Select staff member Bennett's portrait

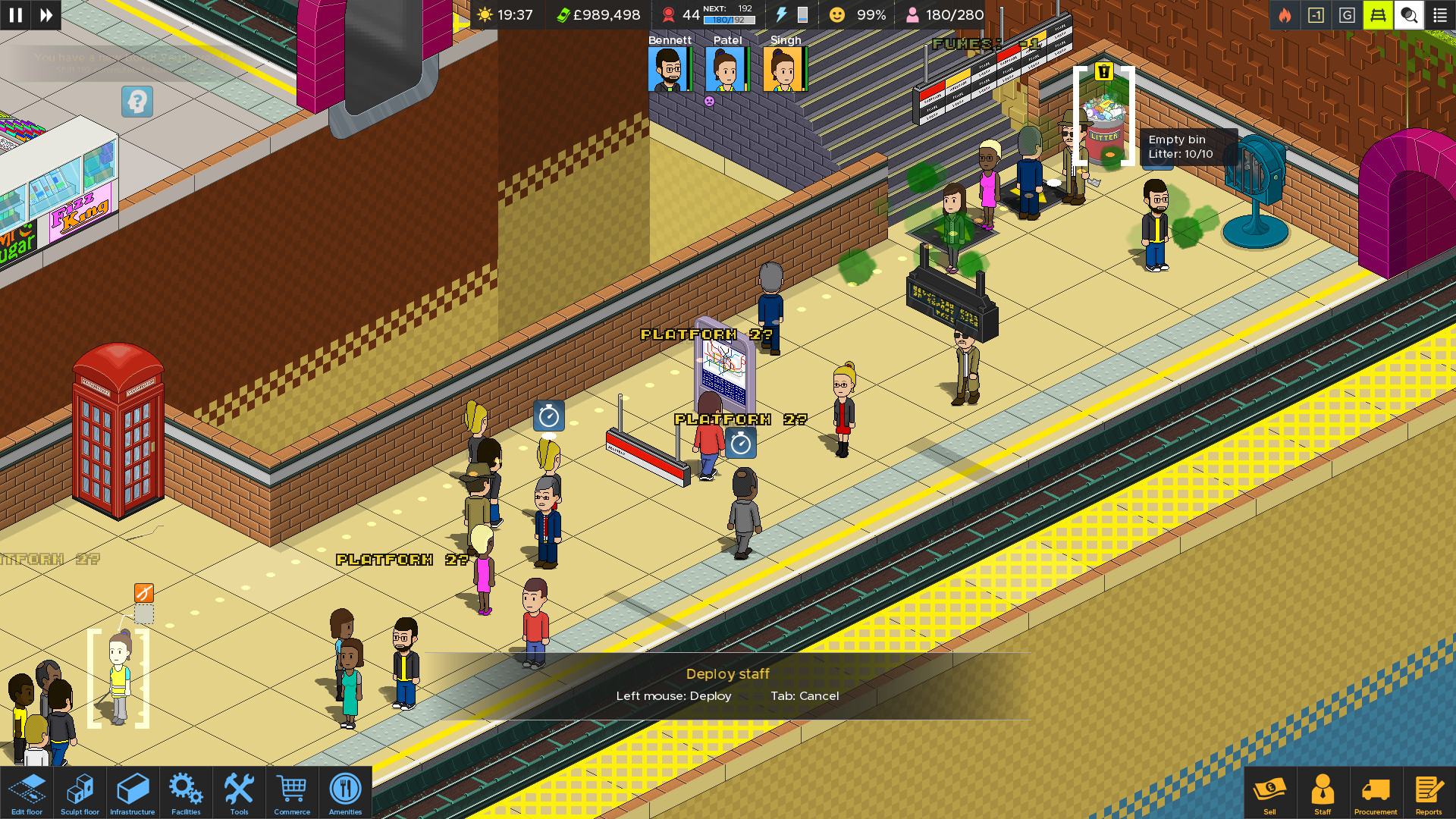click(x=670, y=69)
